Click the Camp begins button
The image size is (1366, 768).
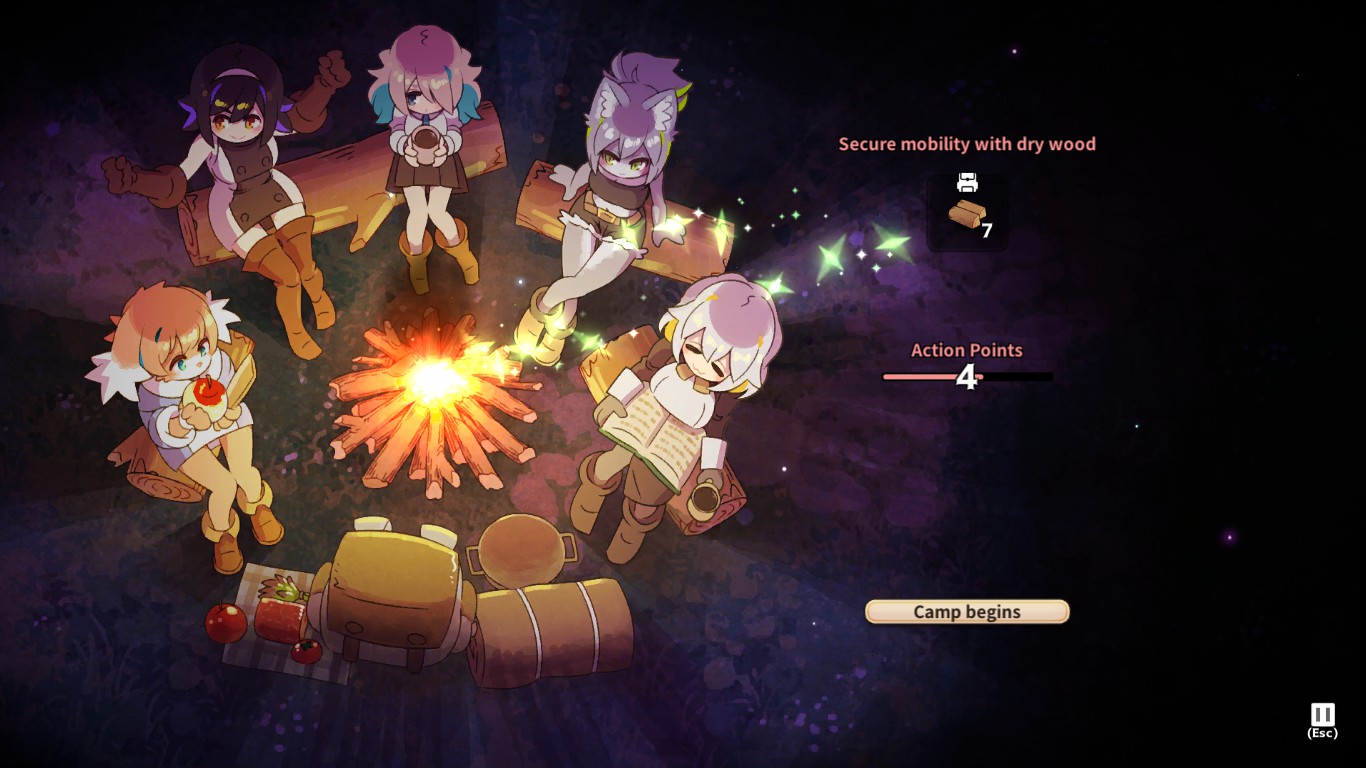(967, 612)
